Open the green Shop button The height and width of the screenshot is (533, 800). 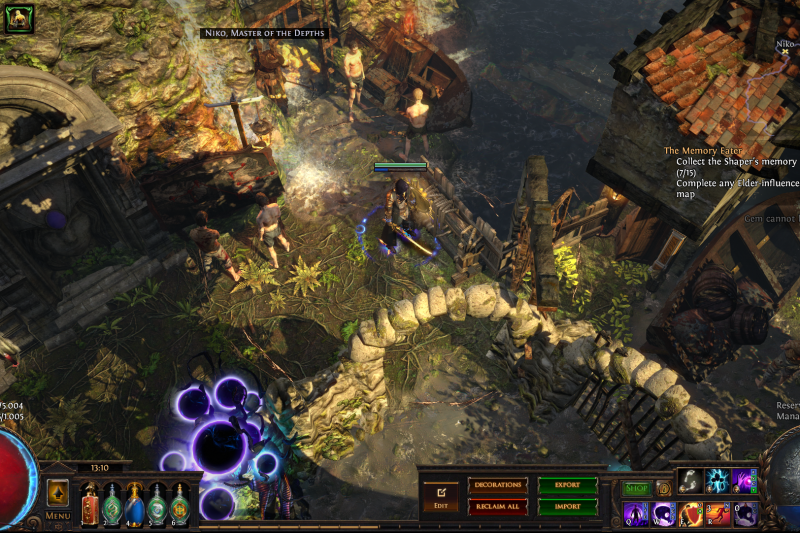point(637,489)
